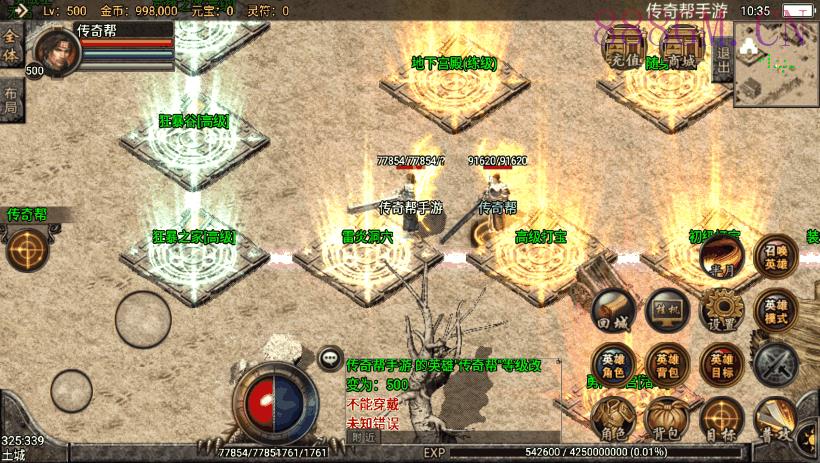
Task: Open the 英雄角色 hero character panel
Action: coord(613,364)
